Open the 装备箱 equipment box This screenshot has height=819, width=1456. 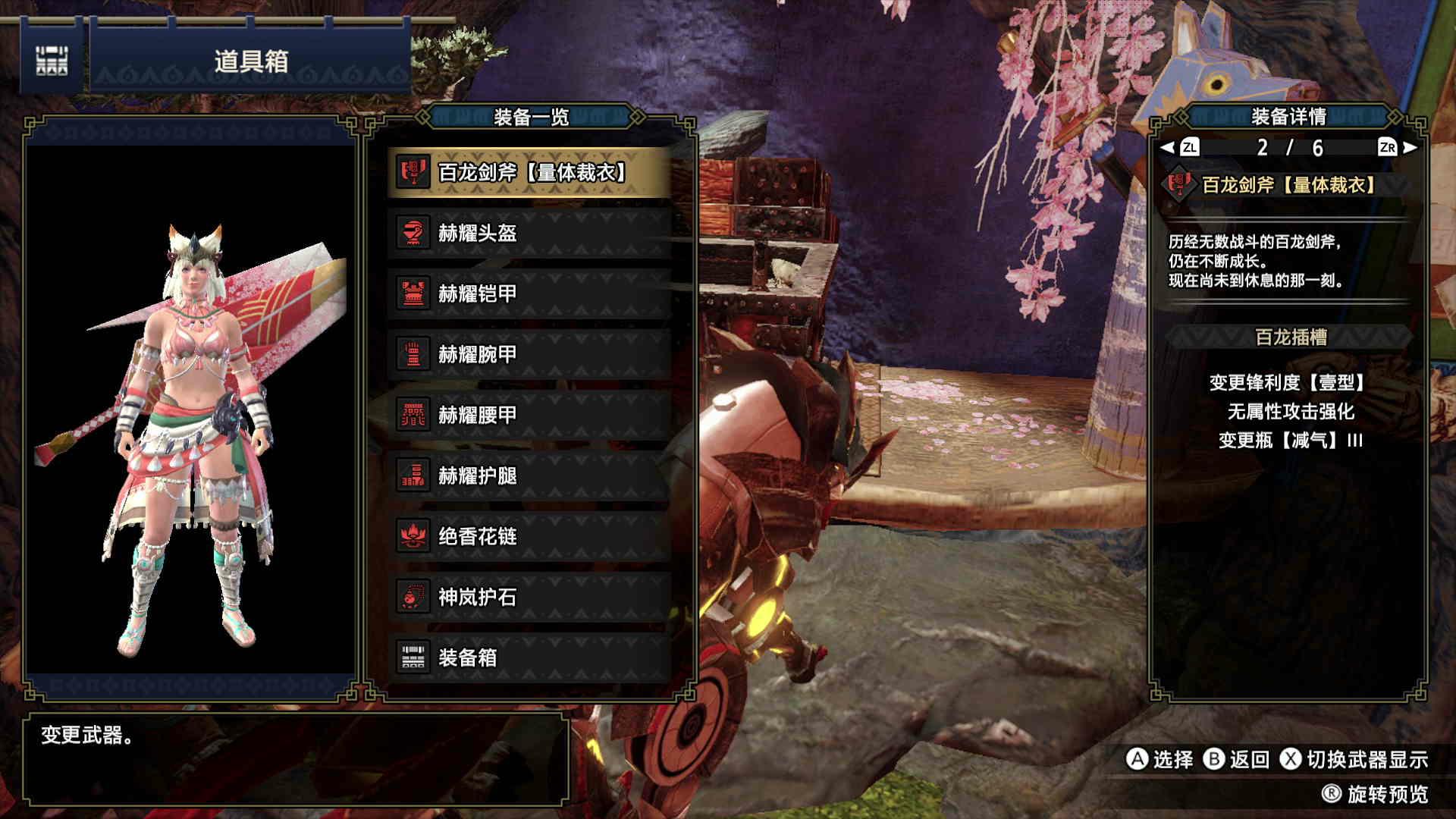click(x=529, y=658)
